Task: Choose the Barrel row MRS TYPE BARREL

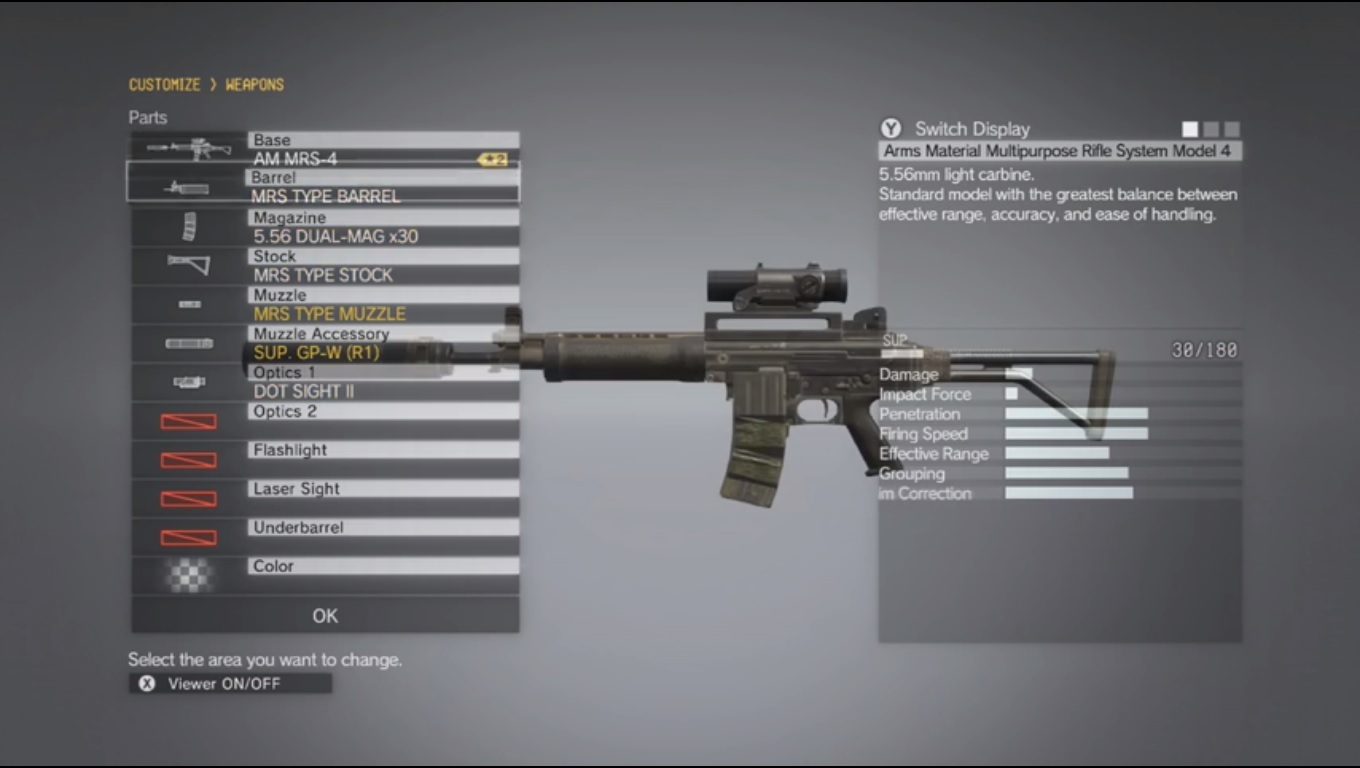Action: 384,187
